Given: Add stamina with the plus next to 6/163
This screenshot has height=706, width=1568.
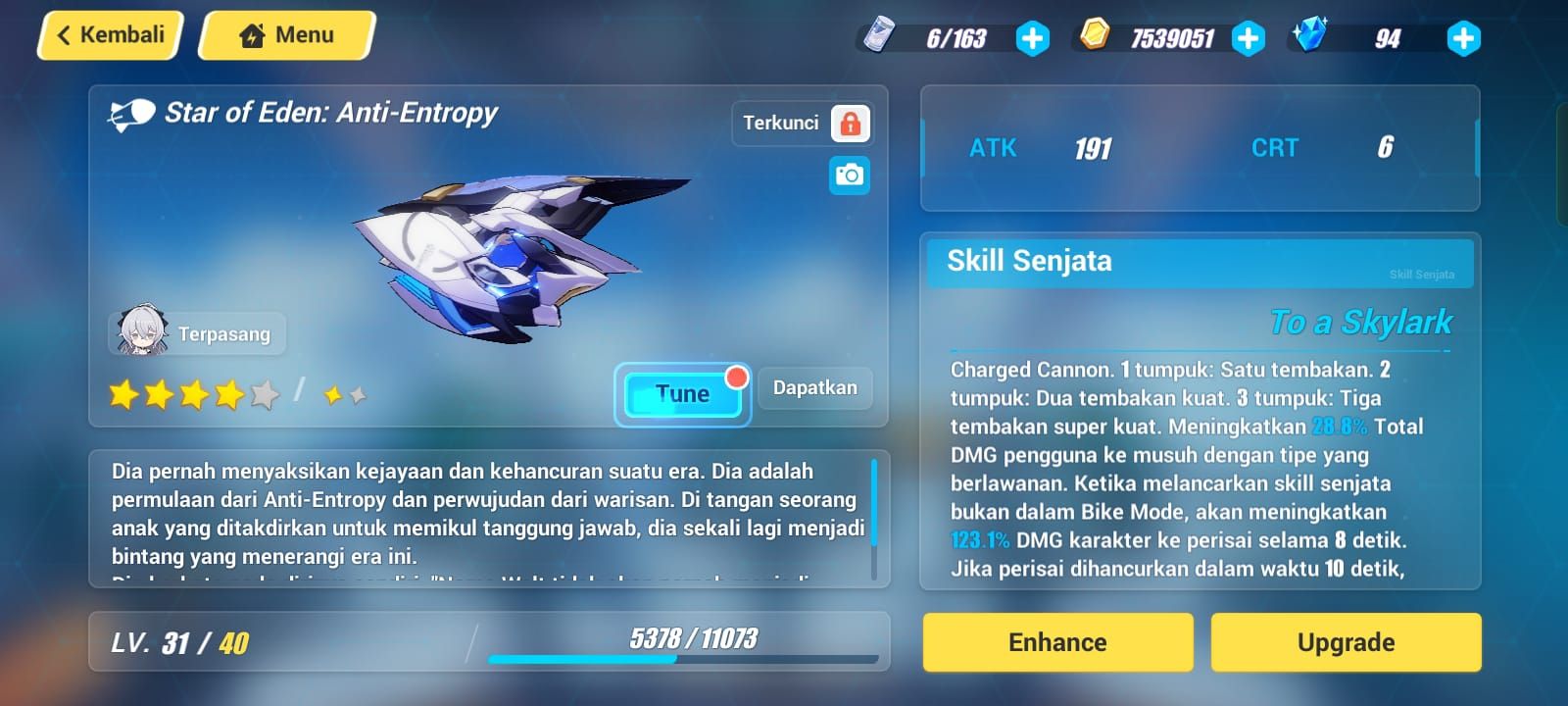Looking at the screenshot, I should pyautogui.click(x=1032, y=39).
